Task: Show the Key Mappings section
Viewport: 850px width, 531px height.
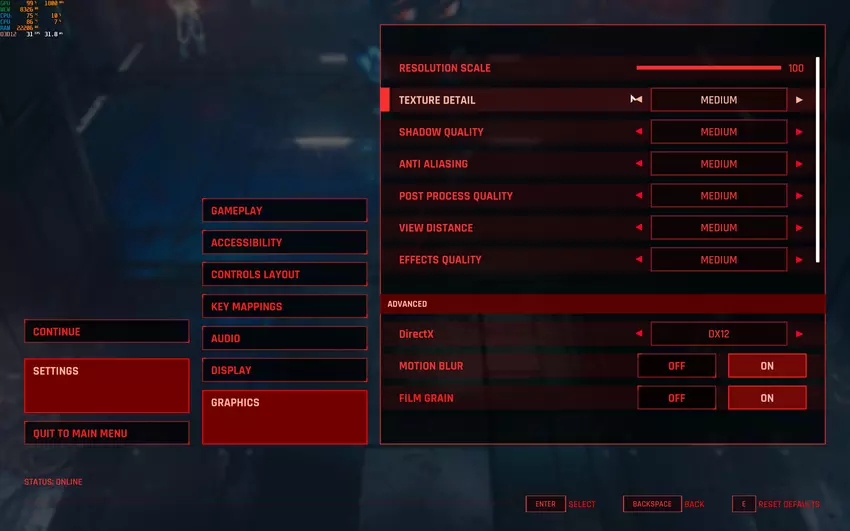Action: tap(284, 307)
